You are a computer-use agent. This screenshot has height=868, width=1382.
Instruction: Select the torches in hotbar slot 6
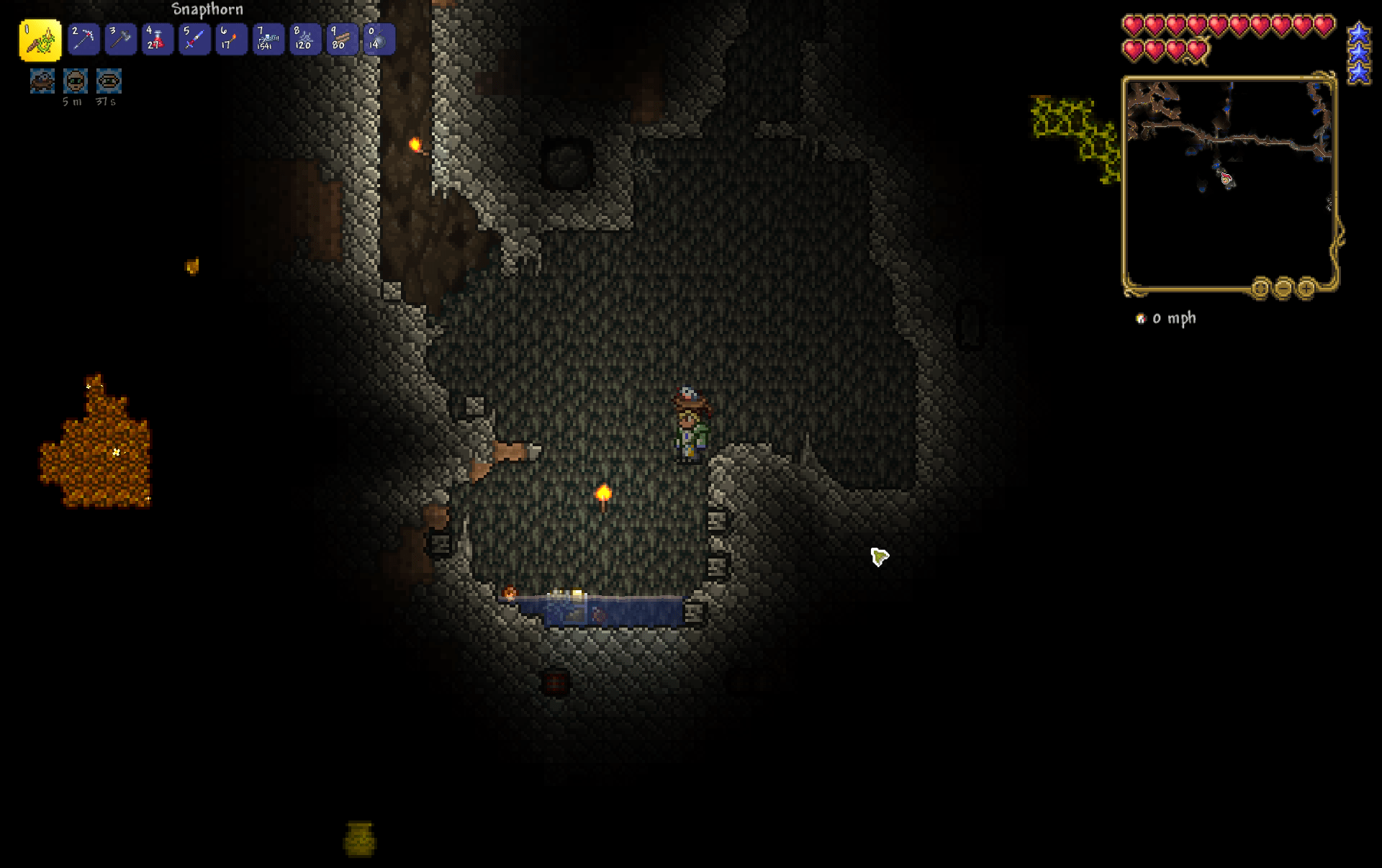(x=231, y=40)
